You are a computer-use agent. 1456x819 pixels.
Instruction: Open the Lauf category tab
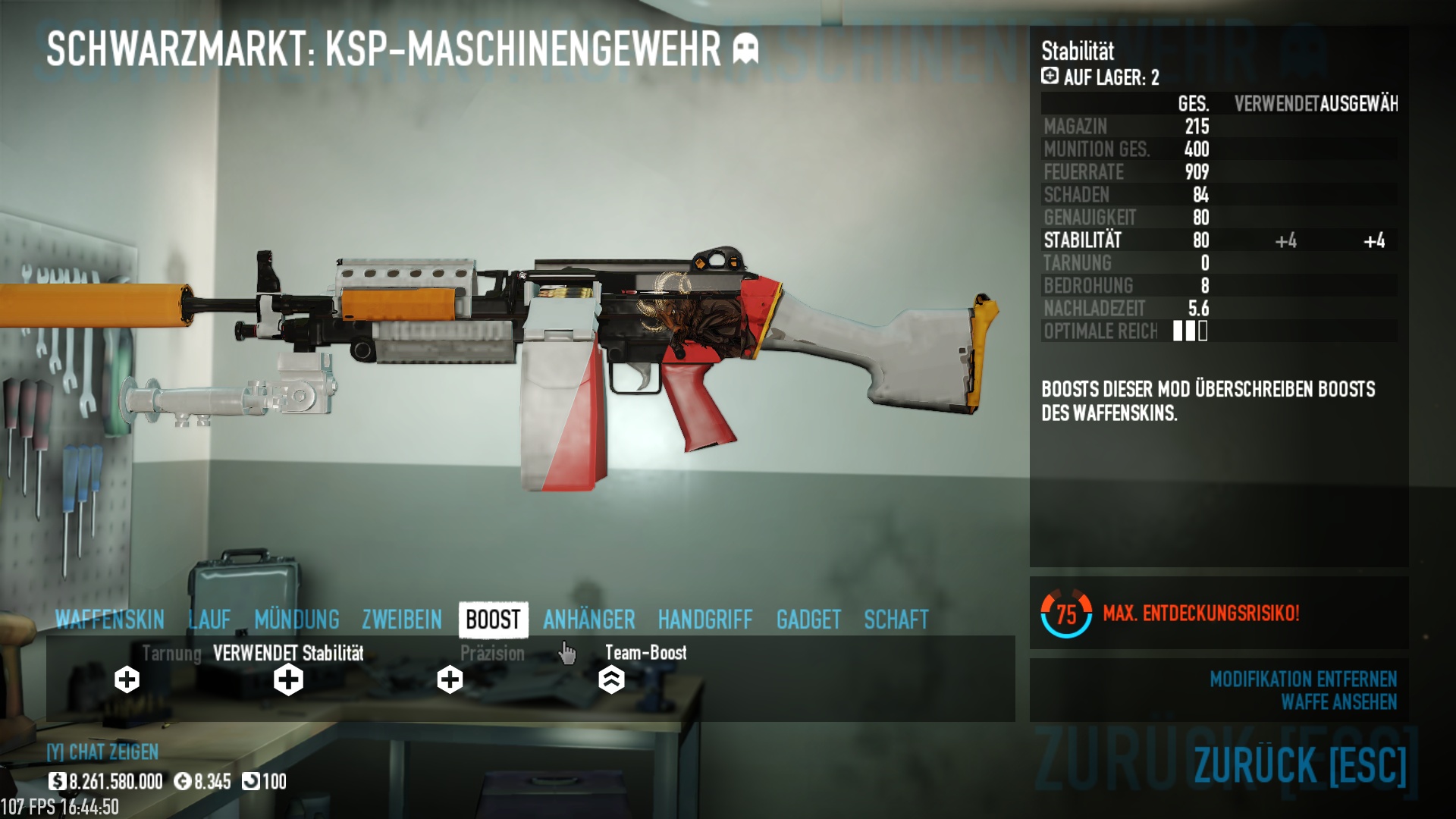click(x=209, y=620)
